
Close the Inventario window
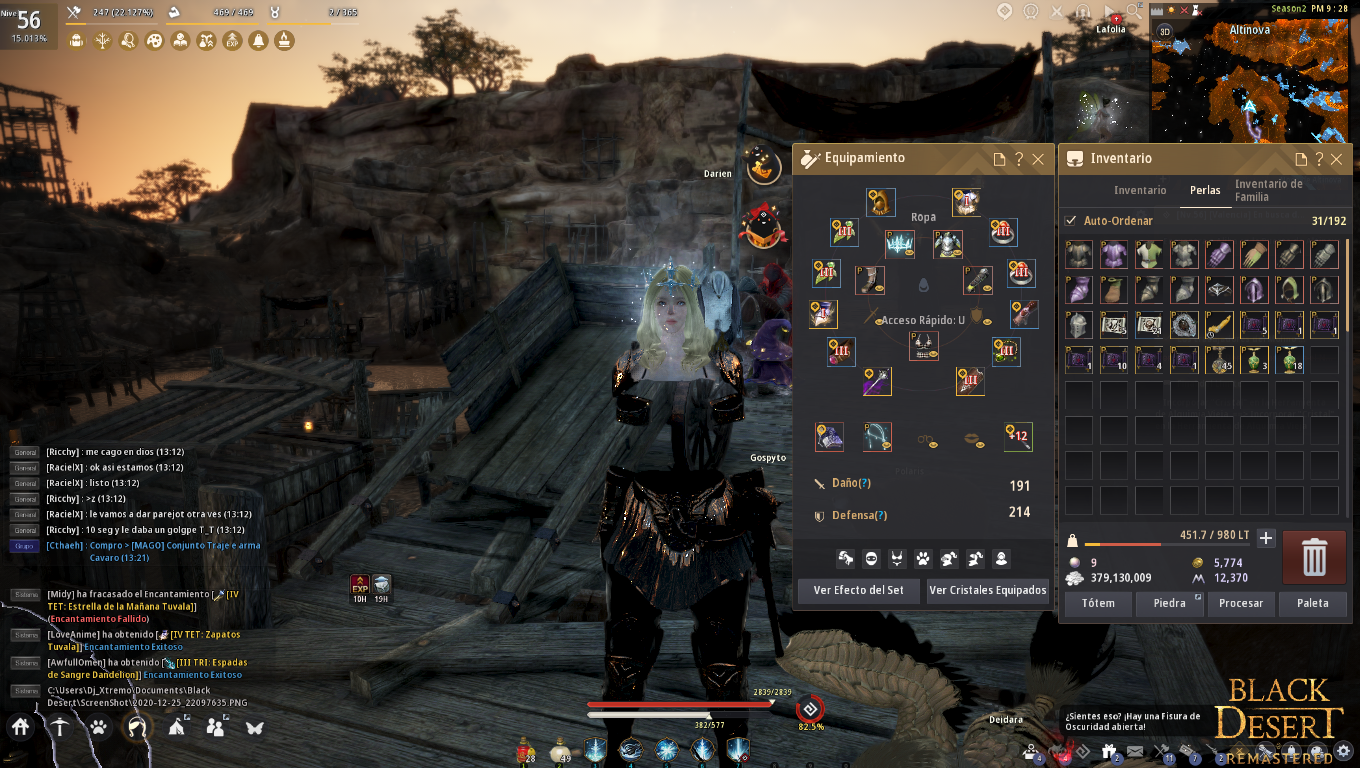click(x=1336, y=159)
